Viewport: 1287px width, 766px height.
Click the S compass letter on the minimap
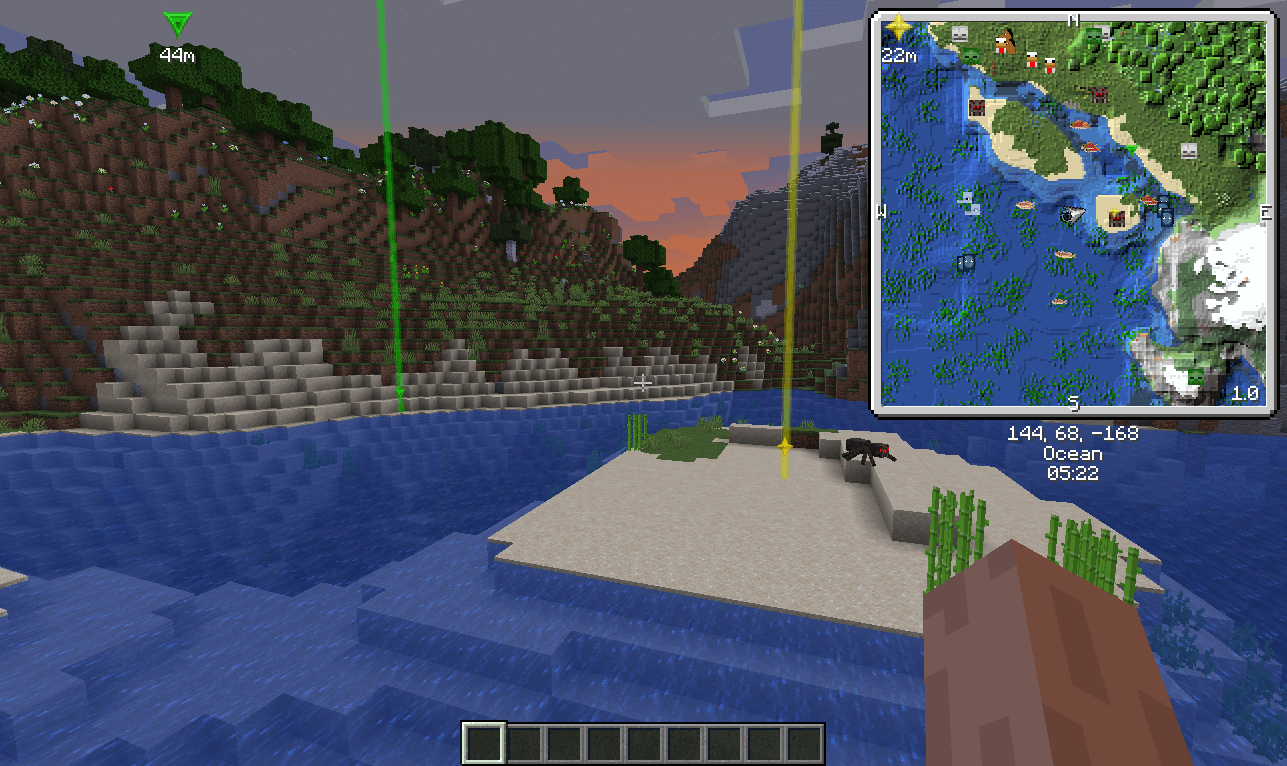point(1074,403)
